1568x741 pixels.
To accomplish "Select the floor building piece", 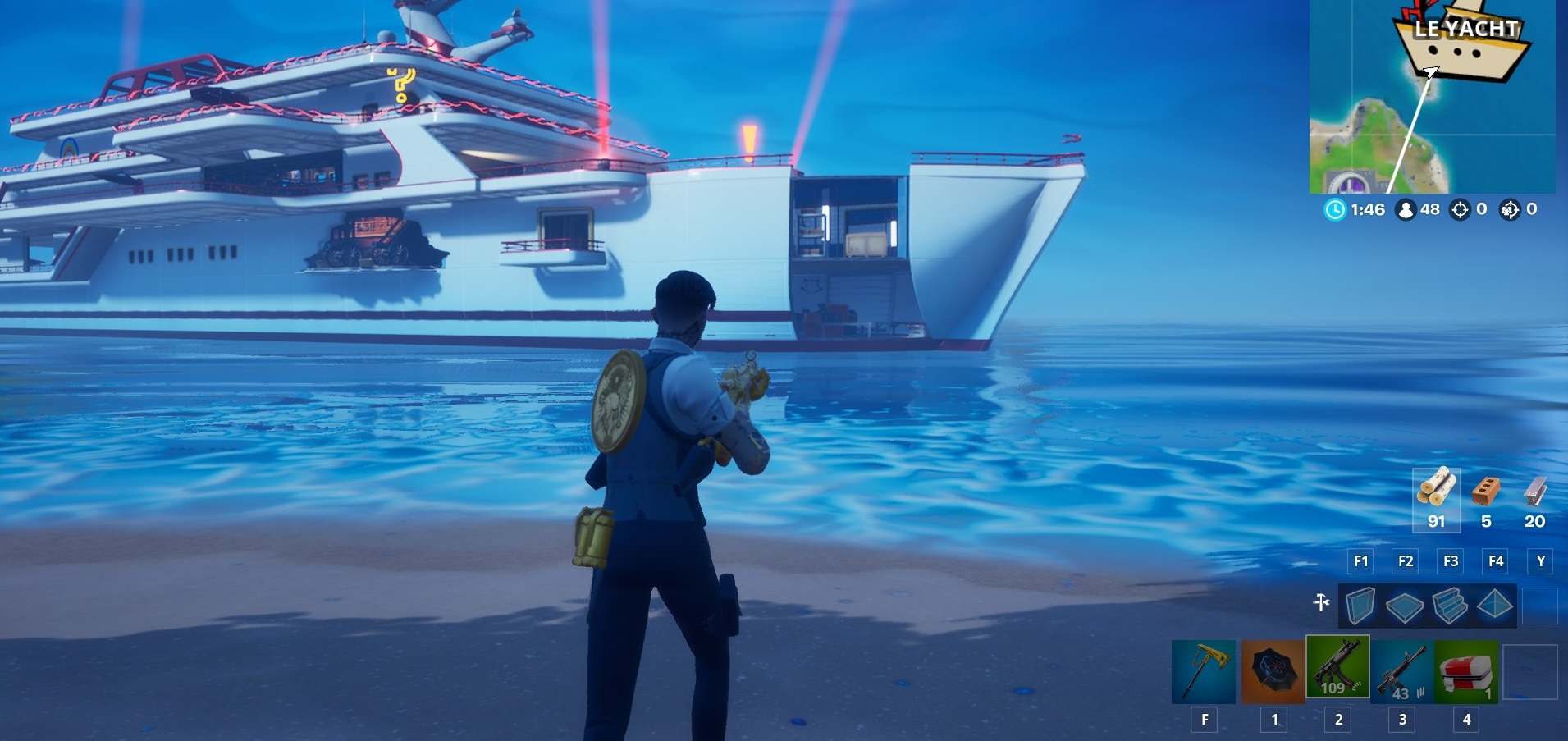I will click(1405, 605).
